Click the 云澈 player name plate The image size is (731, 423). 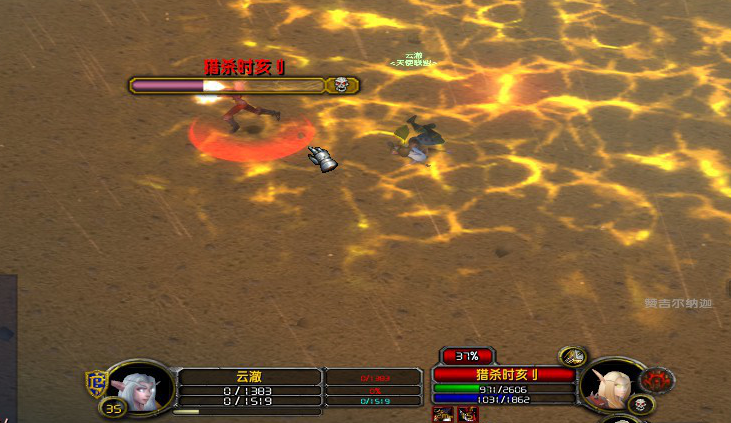(249, 376)
